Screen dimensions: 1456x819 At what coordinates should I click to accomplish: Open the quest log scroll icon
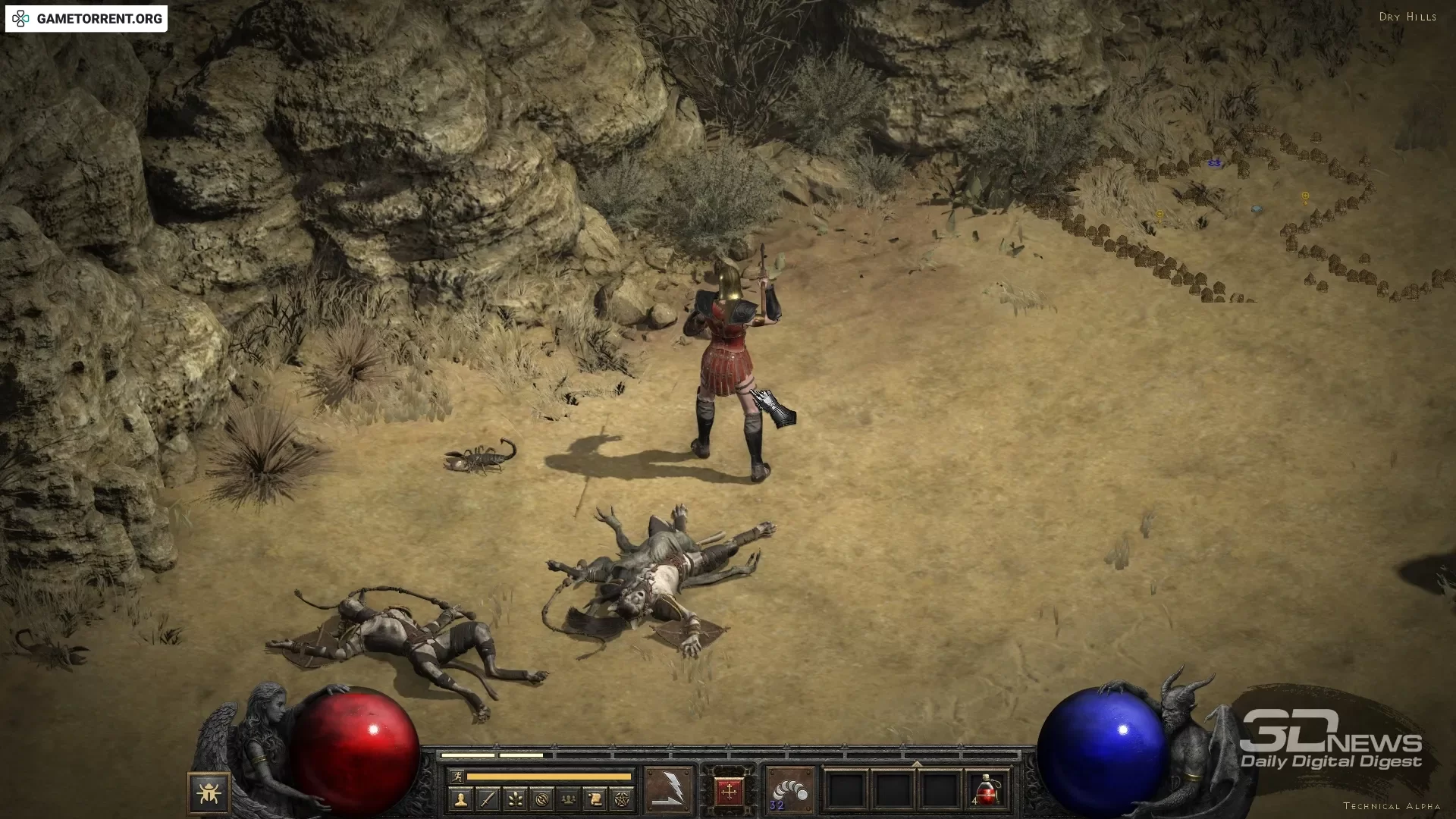click(x=595, y=799)
